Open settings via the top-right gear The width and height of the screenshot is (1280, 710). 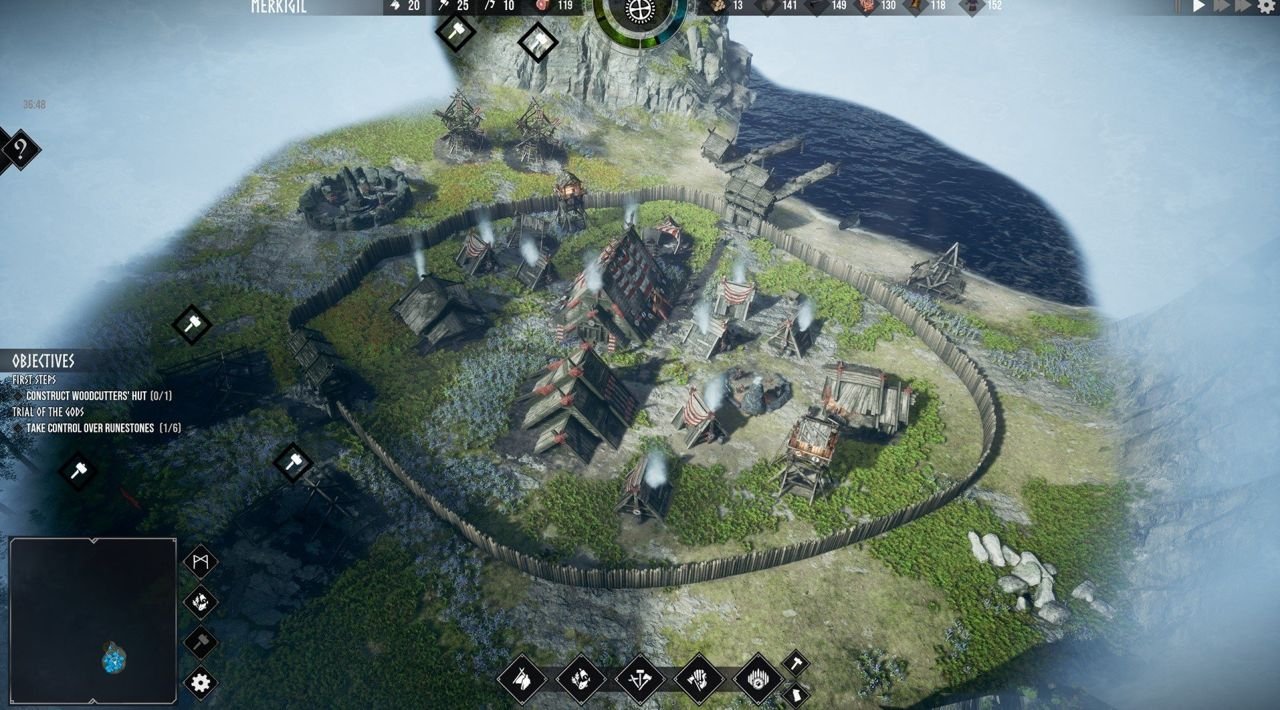[x=1266, y=6]
